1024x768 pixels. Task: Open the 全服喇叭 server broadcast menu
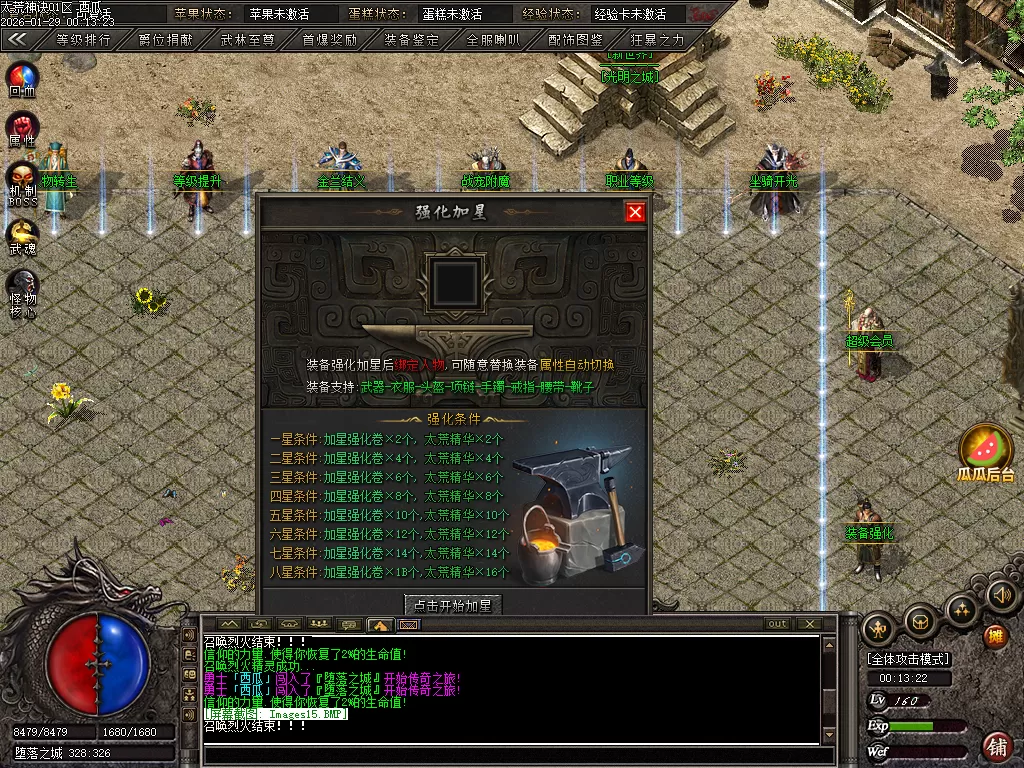pyautogui.click(x=493, y=40)
